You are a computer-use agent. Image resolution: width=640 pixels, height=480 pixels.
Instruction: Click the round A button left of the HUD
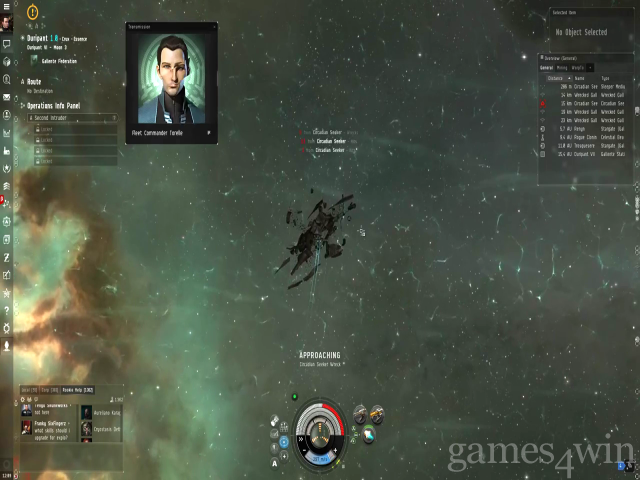pos(274,463)
